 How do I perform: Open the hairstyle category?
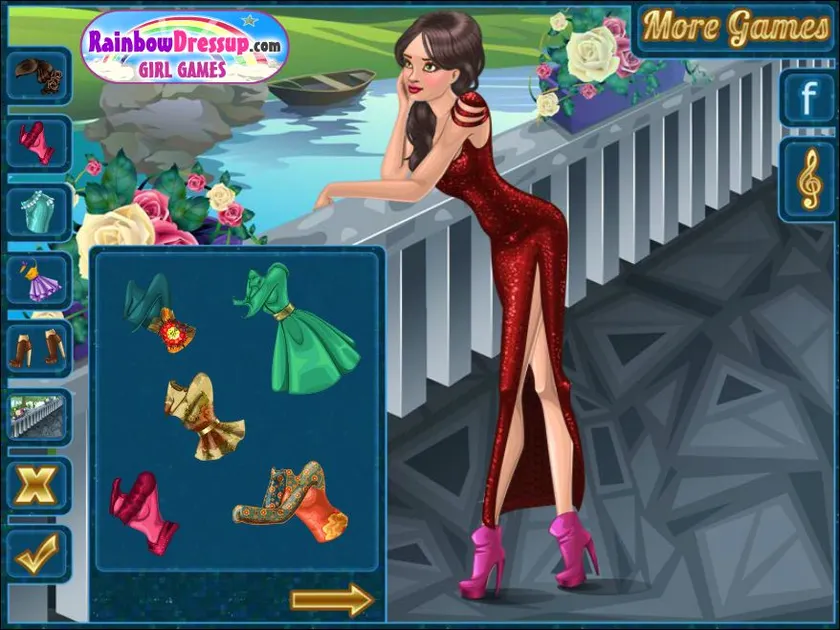click(x=39, y=73)
